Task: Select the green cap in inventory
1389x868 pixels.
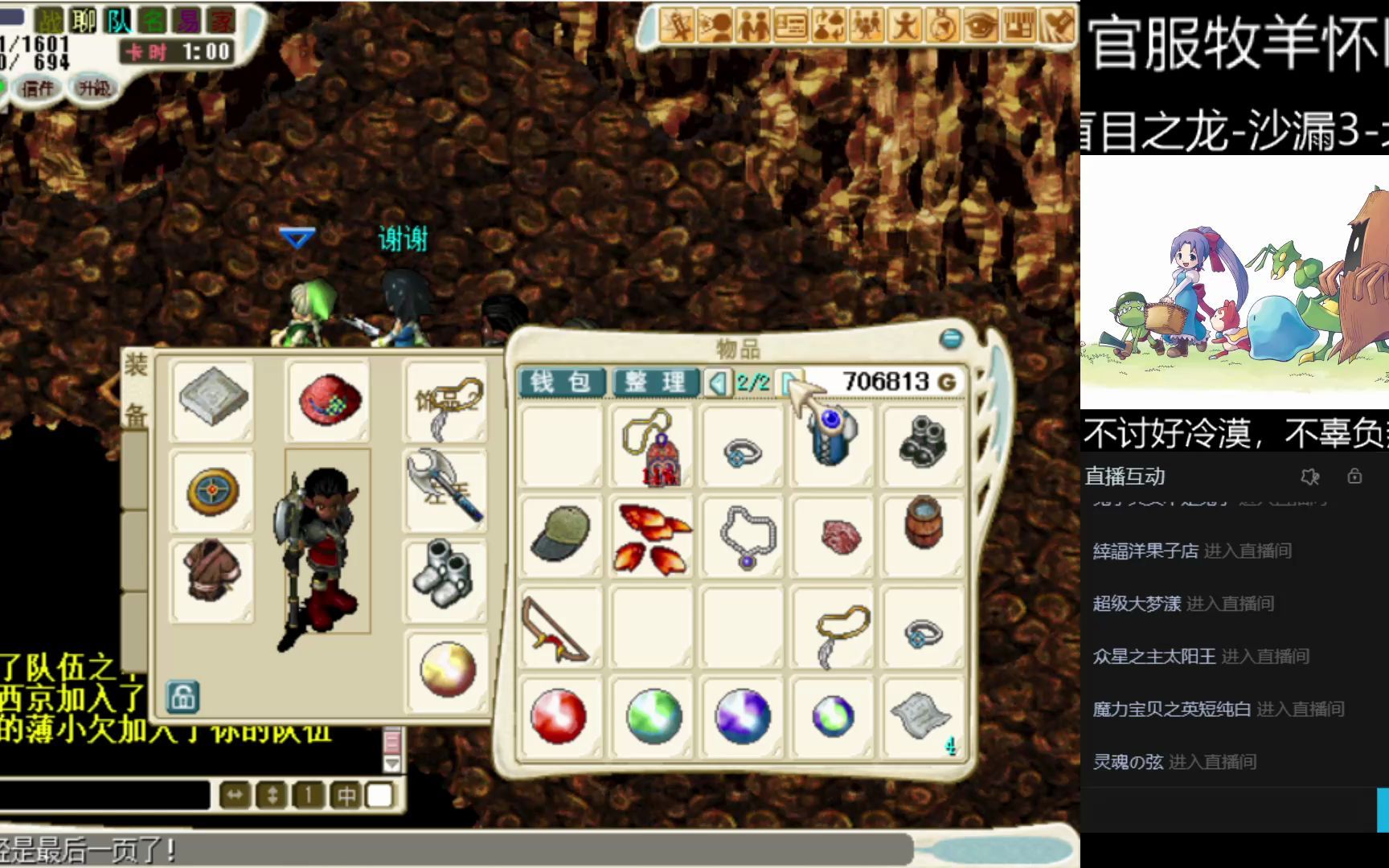Action: pos(560,534)
